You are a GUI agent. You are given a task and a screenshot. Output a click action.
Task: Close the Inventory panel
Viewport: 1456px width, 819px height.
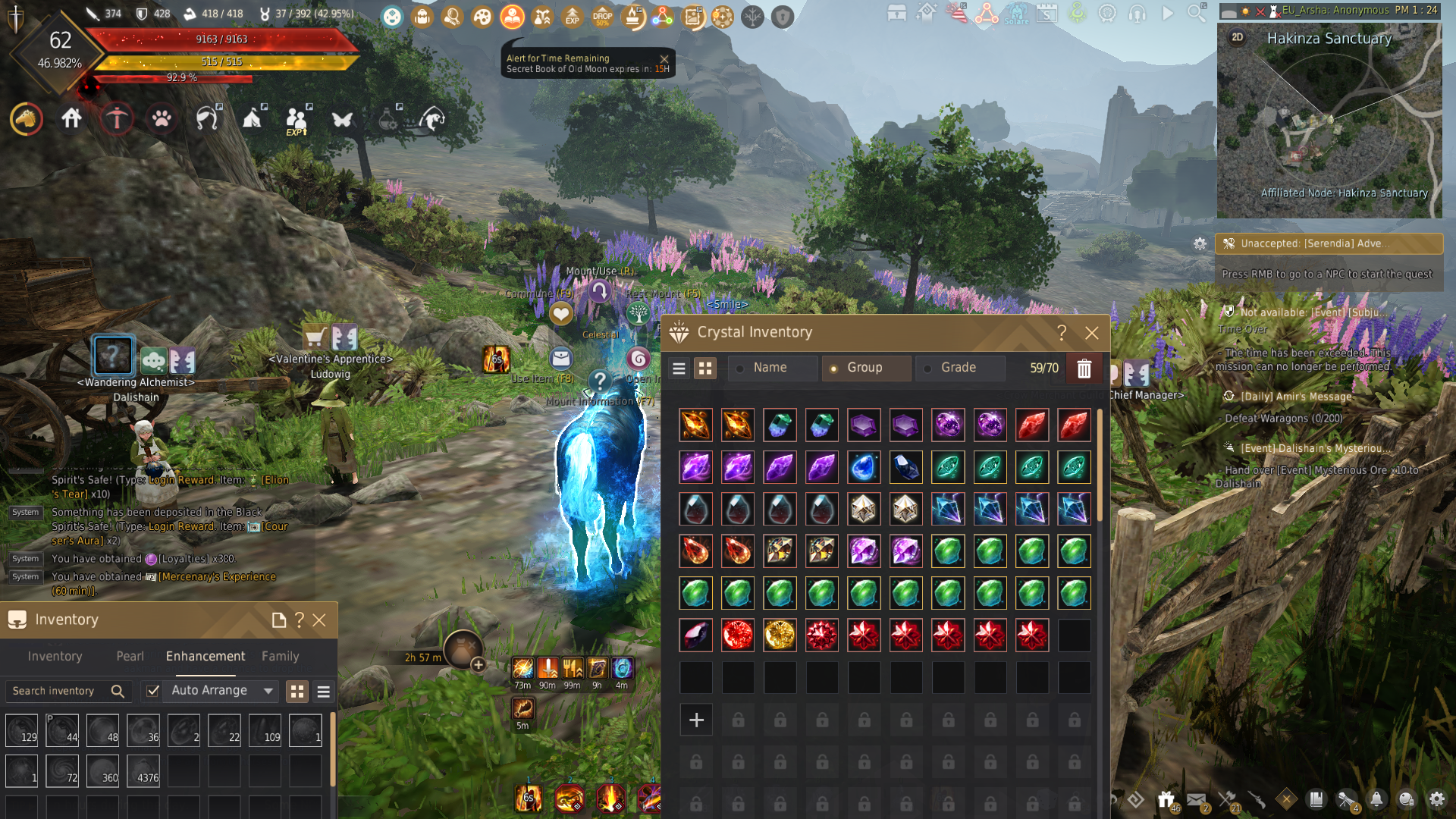click(x=319, y=620)
